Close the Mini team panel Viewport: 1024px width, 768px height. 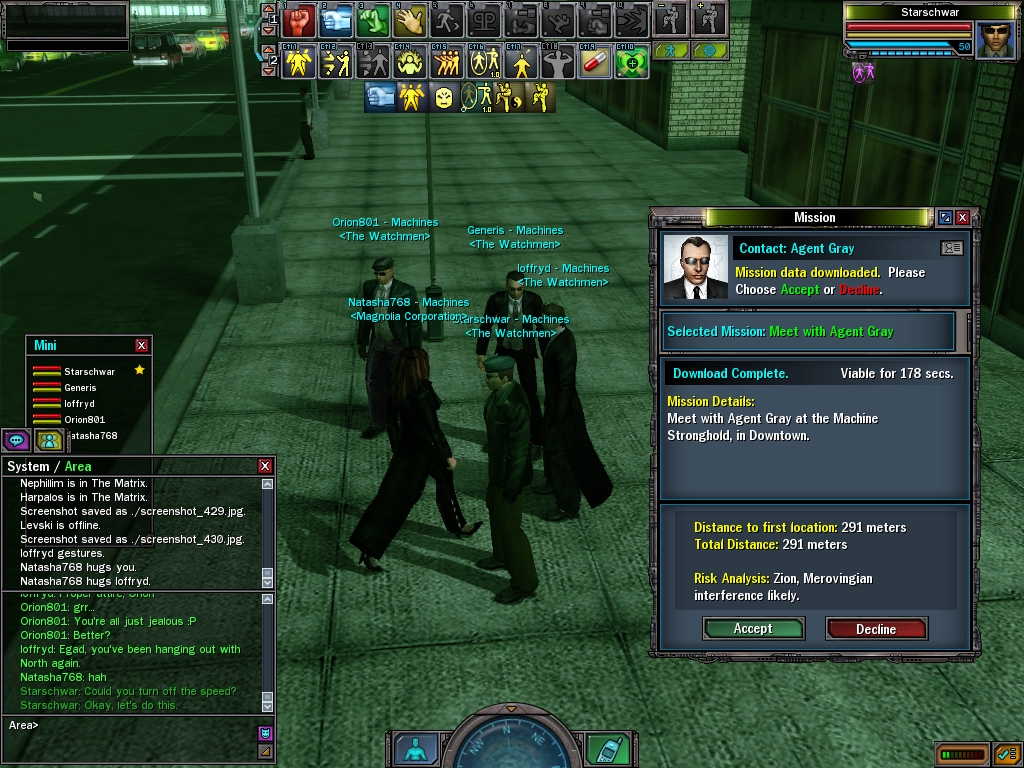pyautogui.click(x=142, y=345)
